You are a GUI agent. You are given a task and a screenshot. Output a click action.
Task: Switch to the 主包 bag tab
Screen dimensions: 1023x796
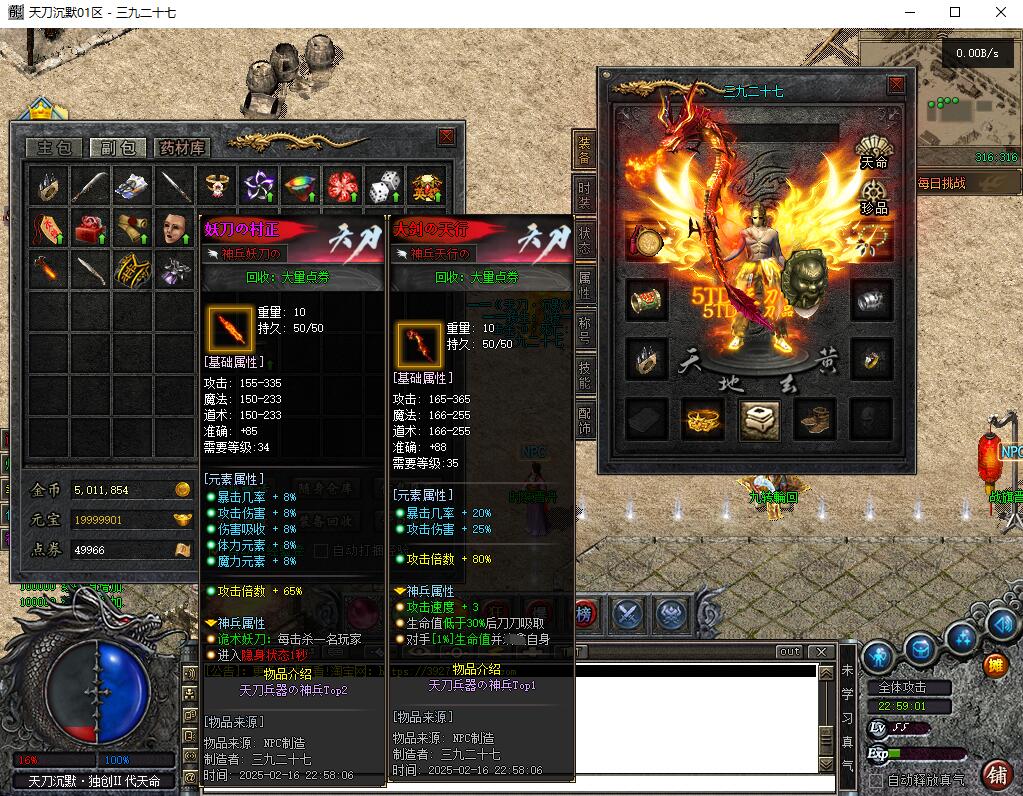pyautogui.click(x=53, y=148)
